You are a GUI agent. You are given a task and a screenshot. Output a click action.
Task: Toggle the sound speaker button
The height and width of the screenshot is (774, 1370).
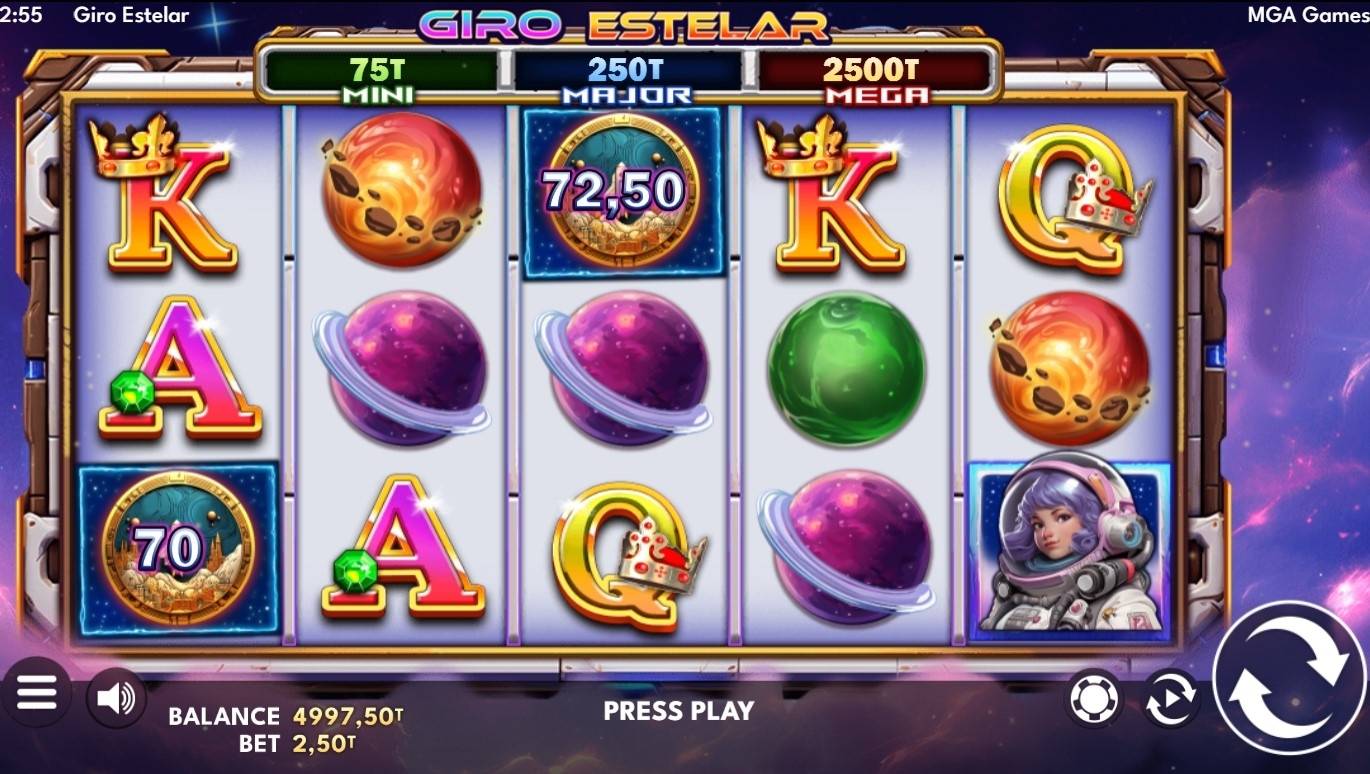tap(116, 698)
